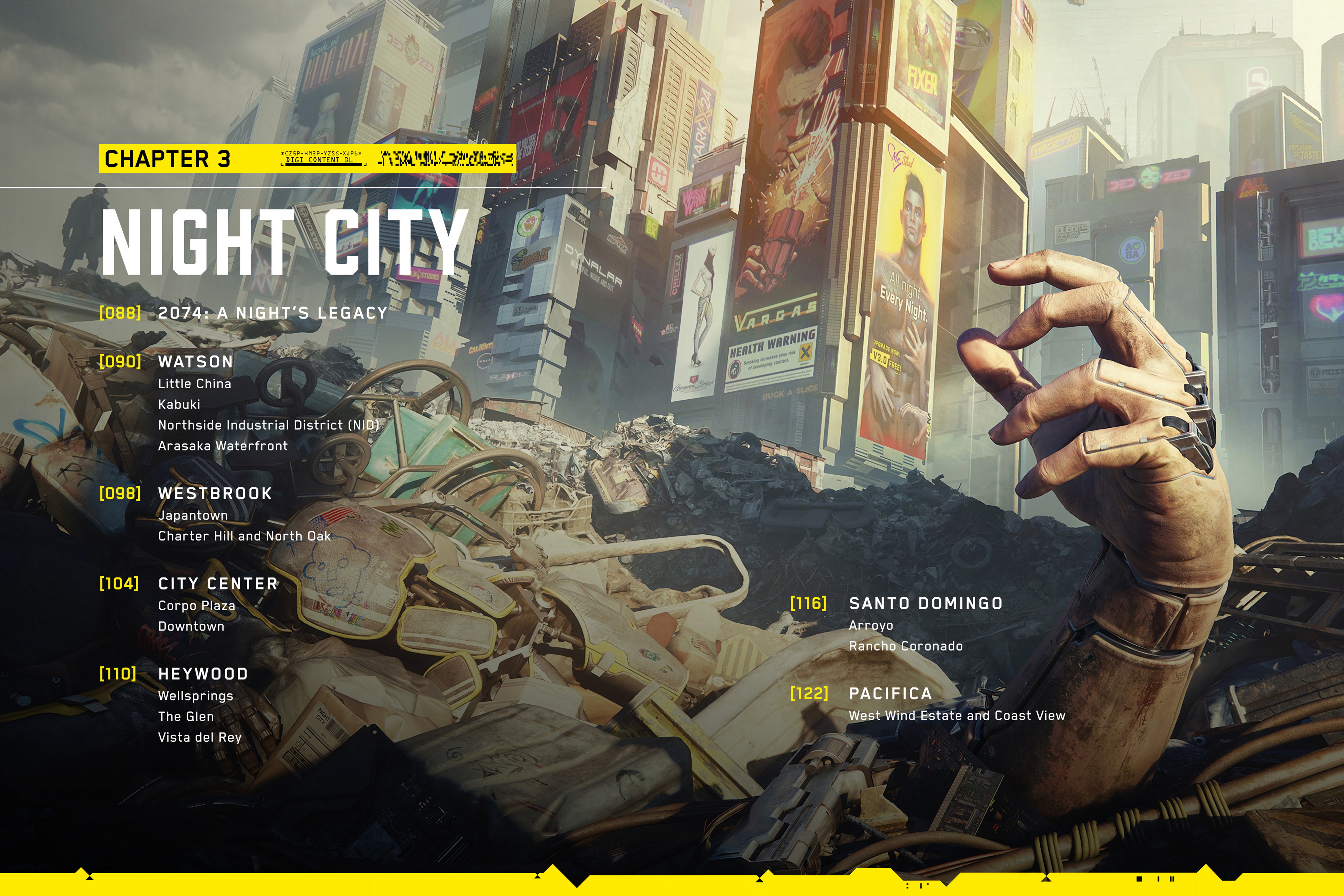Select the Little China entry

click(194, 384)
